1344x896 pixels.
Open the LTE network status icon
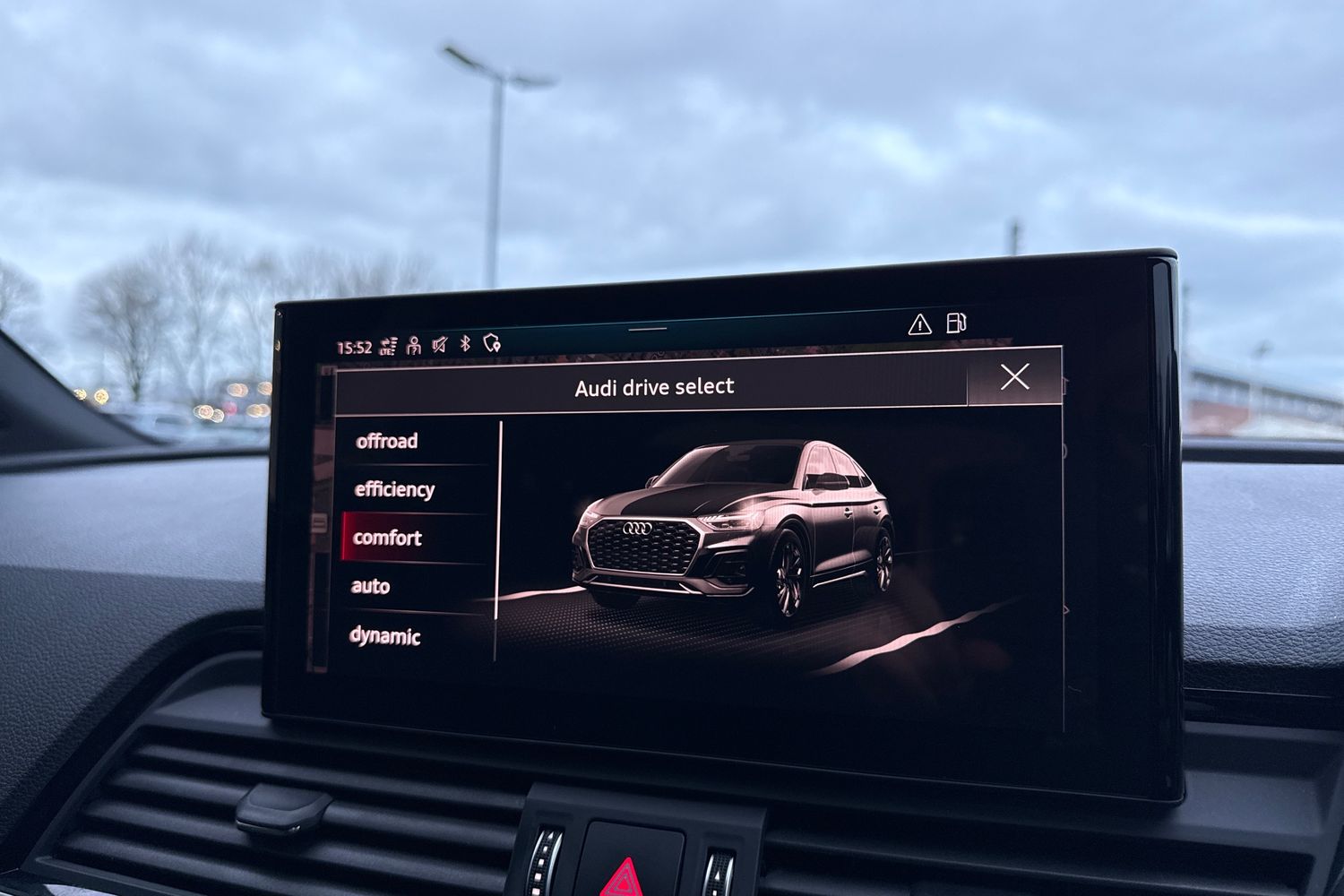387,346
